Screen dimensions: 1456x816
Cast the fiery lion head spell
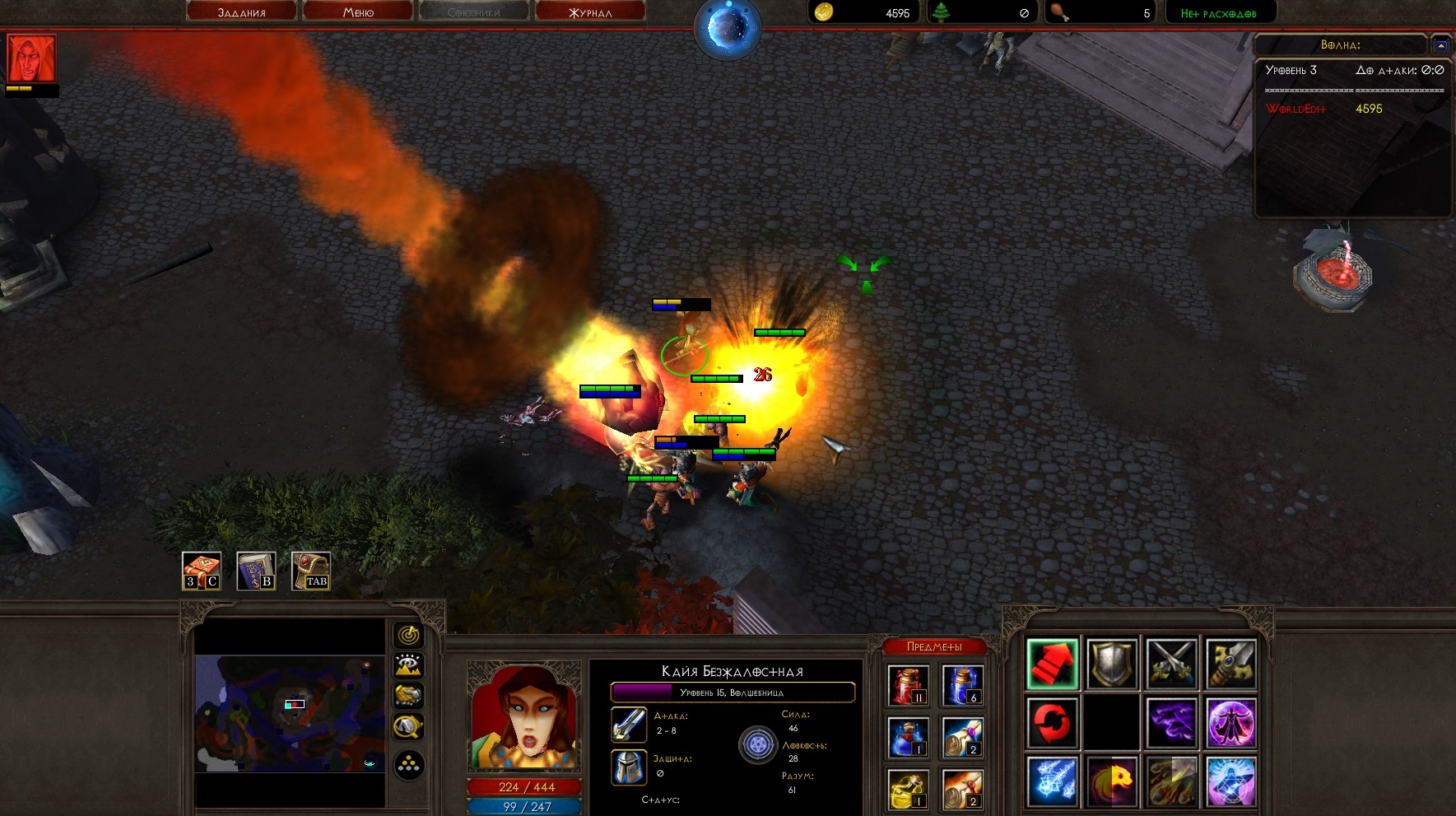(1112, 781)
